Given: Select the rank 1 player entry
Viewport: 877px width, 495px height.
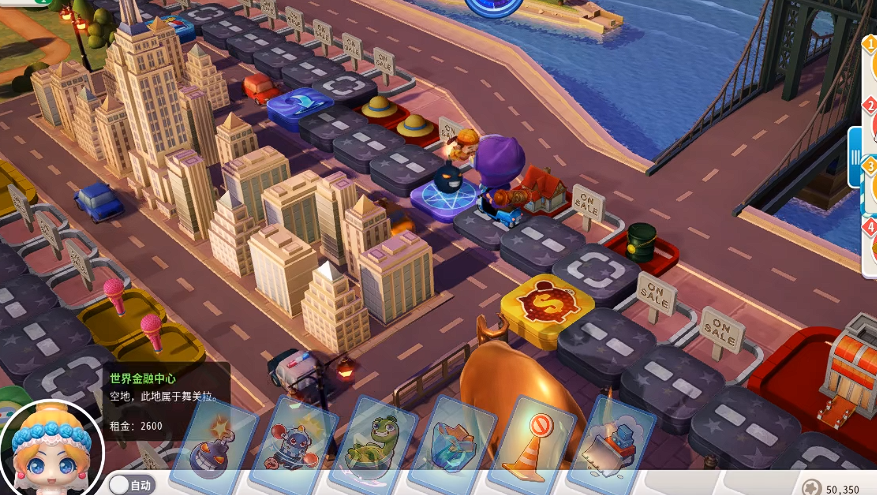Looking at the screenshot, I should (869, 62).
